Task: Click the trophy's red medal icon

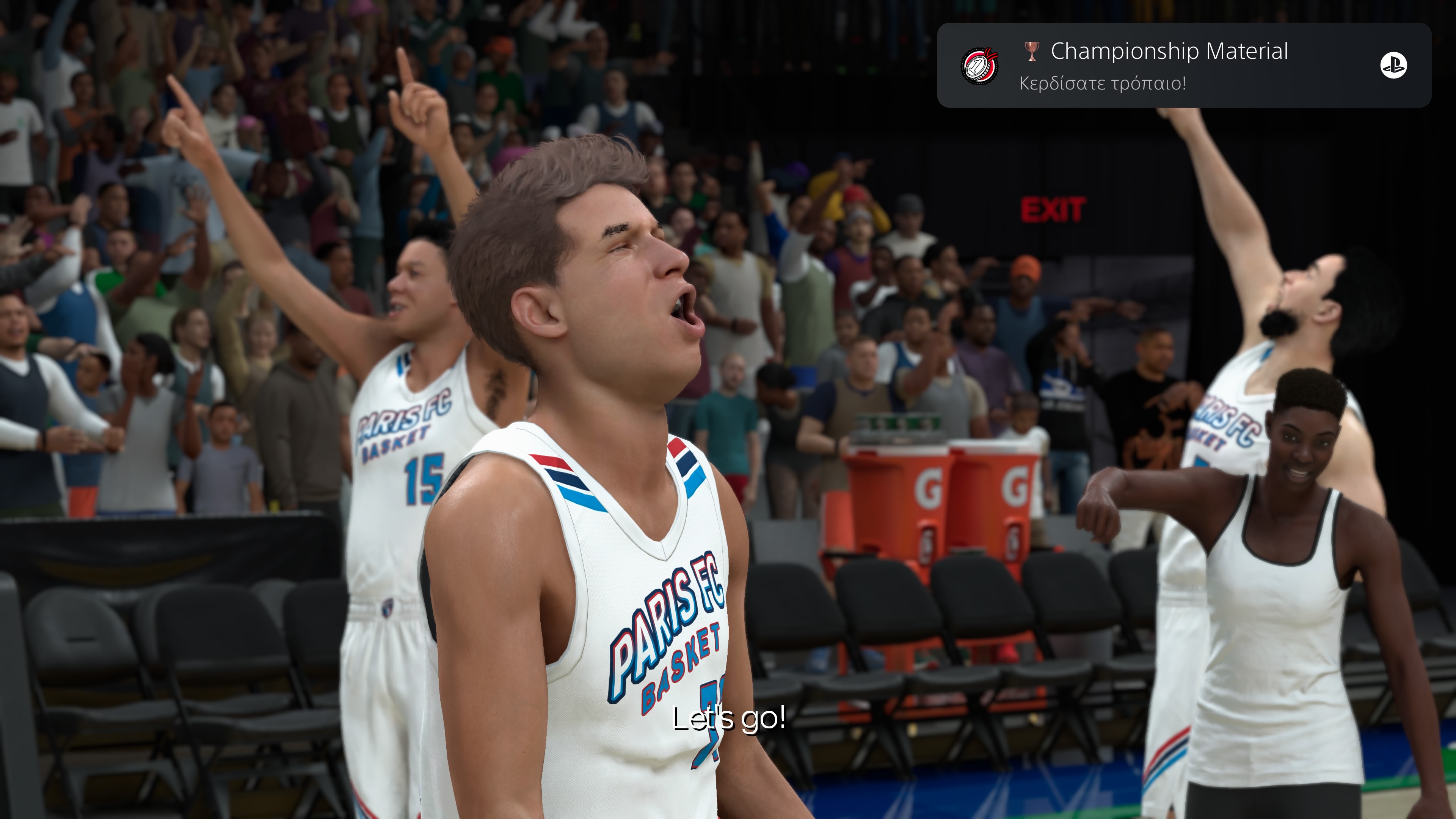Action: [x=979, y=66]
